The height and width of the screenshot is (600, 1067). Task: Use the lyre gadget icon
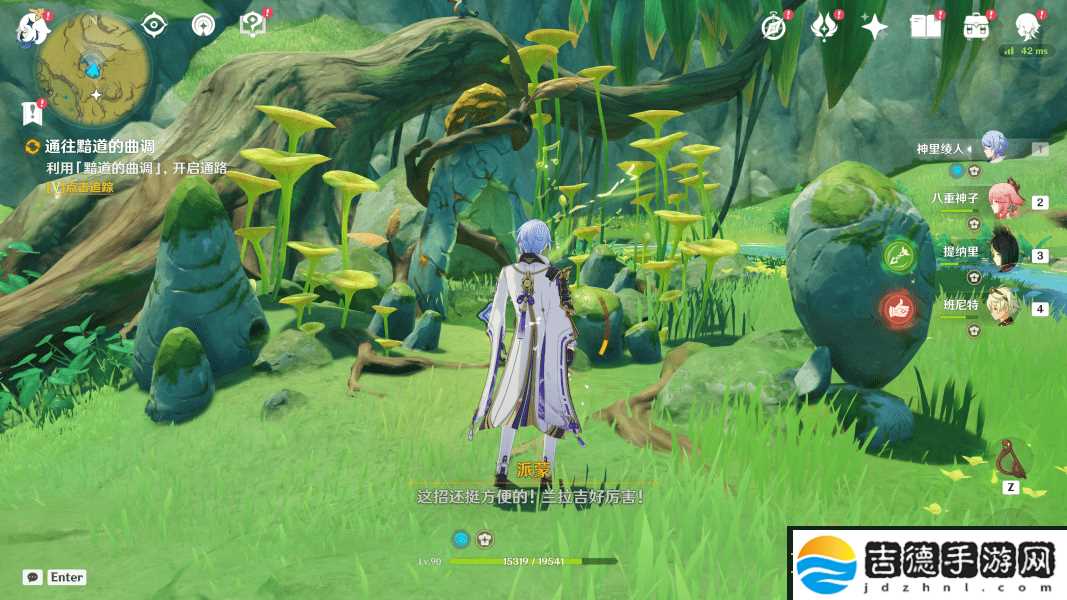1010,460
